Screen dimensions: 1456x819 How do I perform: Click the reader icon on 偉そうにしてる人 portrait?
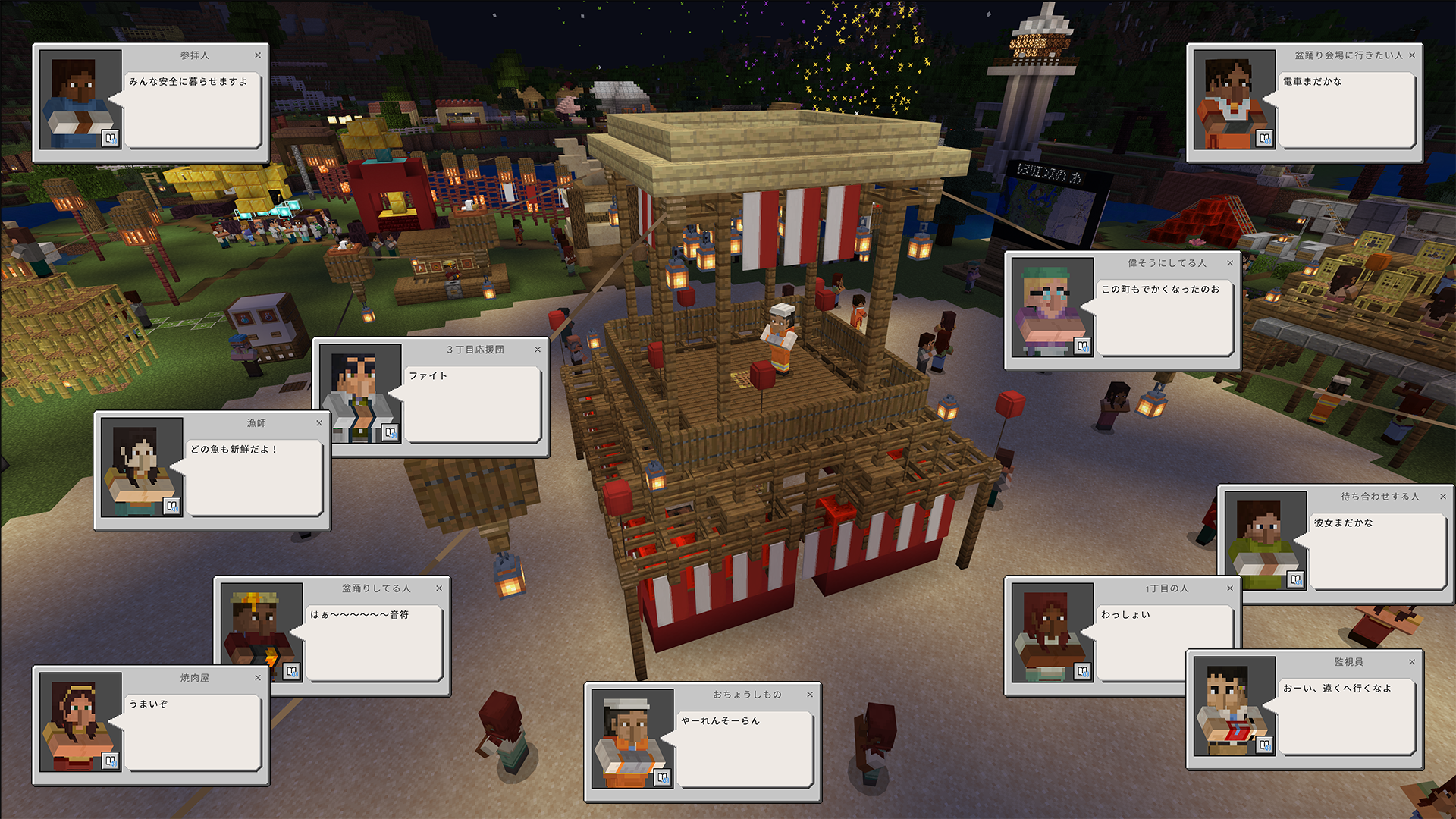click(x=1083, y=346)
